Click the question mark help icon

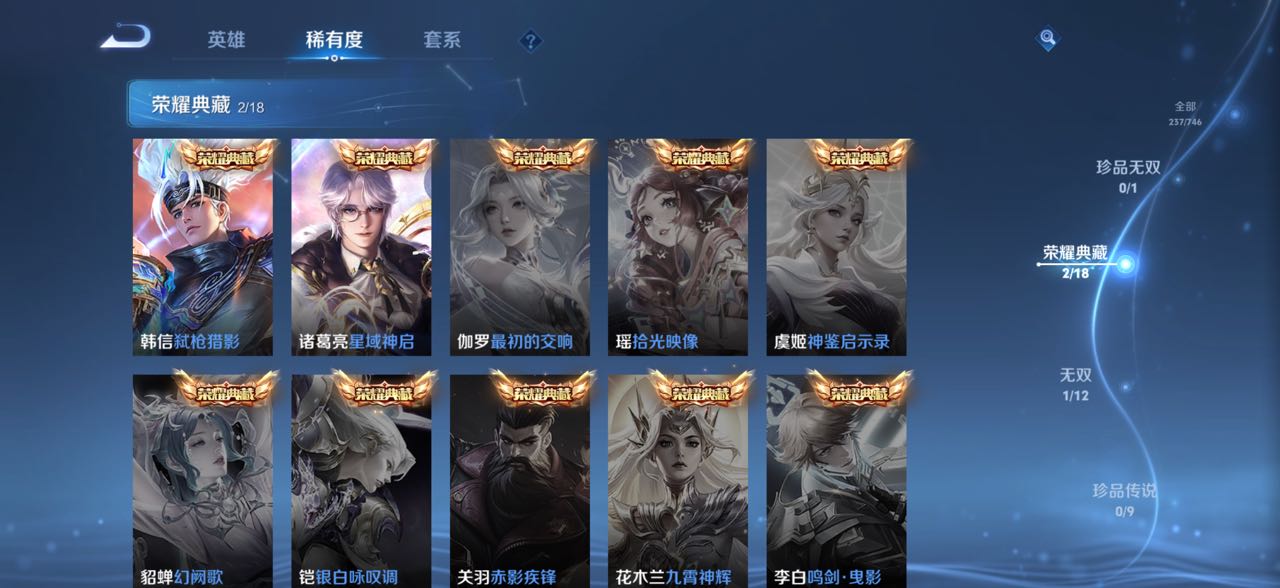pyautogui.click(x=531, y=41)
